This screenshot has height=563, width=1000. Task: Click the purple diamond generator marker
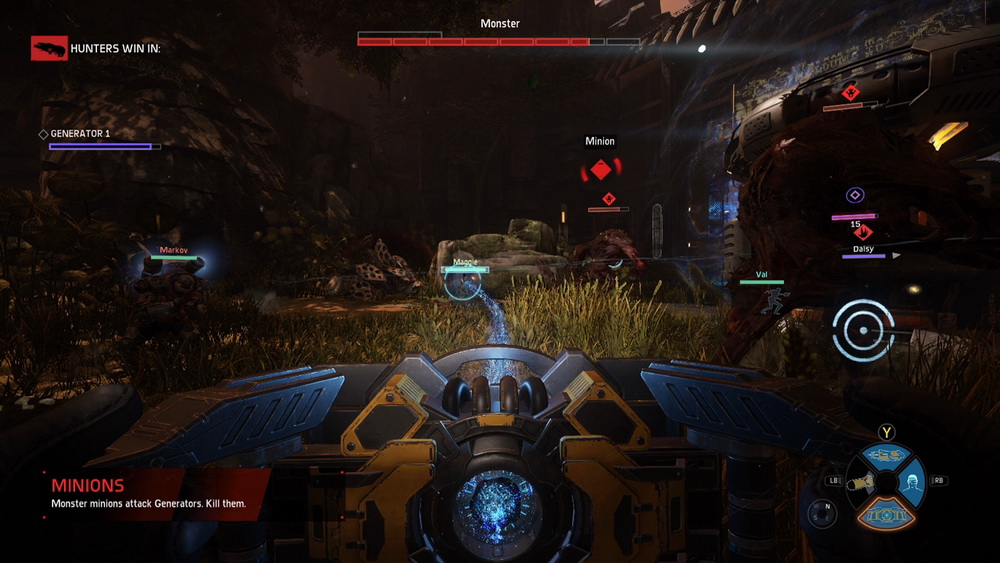click(855, 196)
